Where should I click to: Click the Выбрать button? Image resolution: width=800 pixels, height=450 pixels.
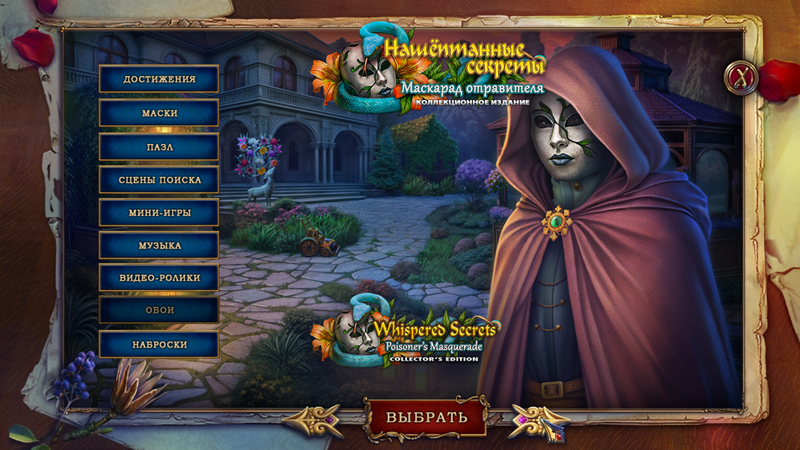(x=426, y=417)
